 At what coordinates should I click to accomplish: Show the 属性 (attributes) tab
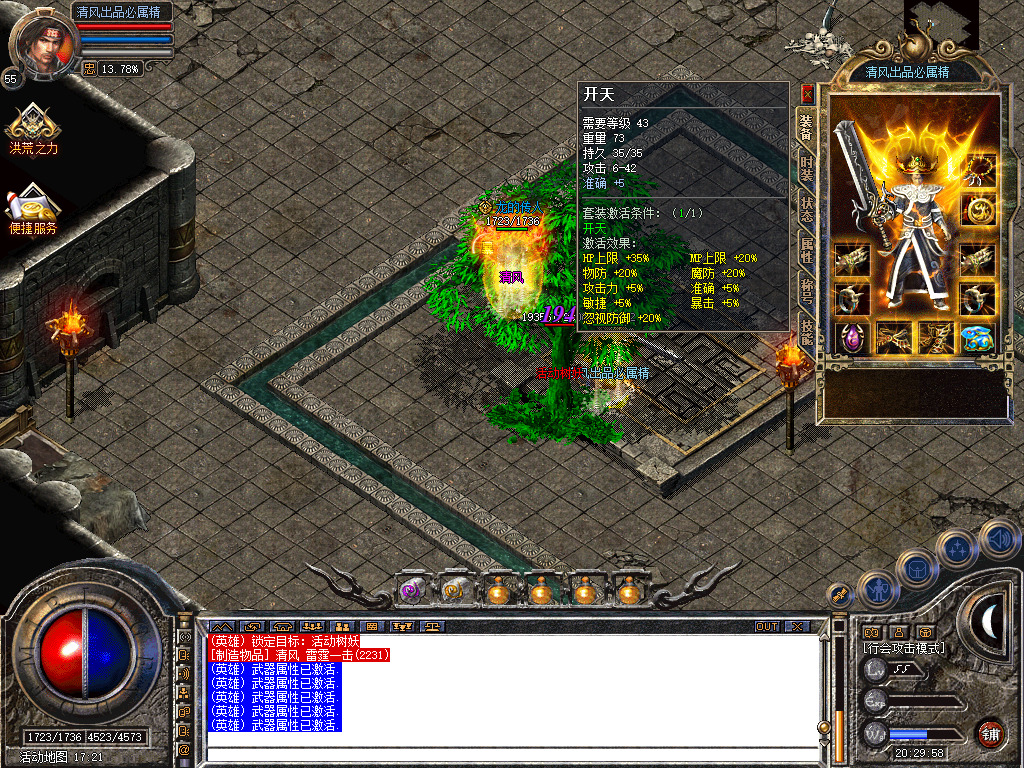tap(806, 250)
